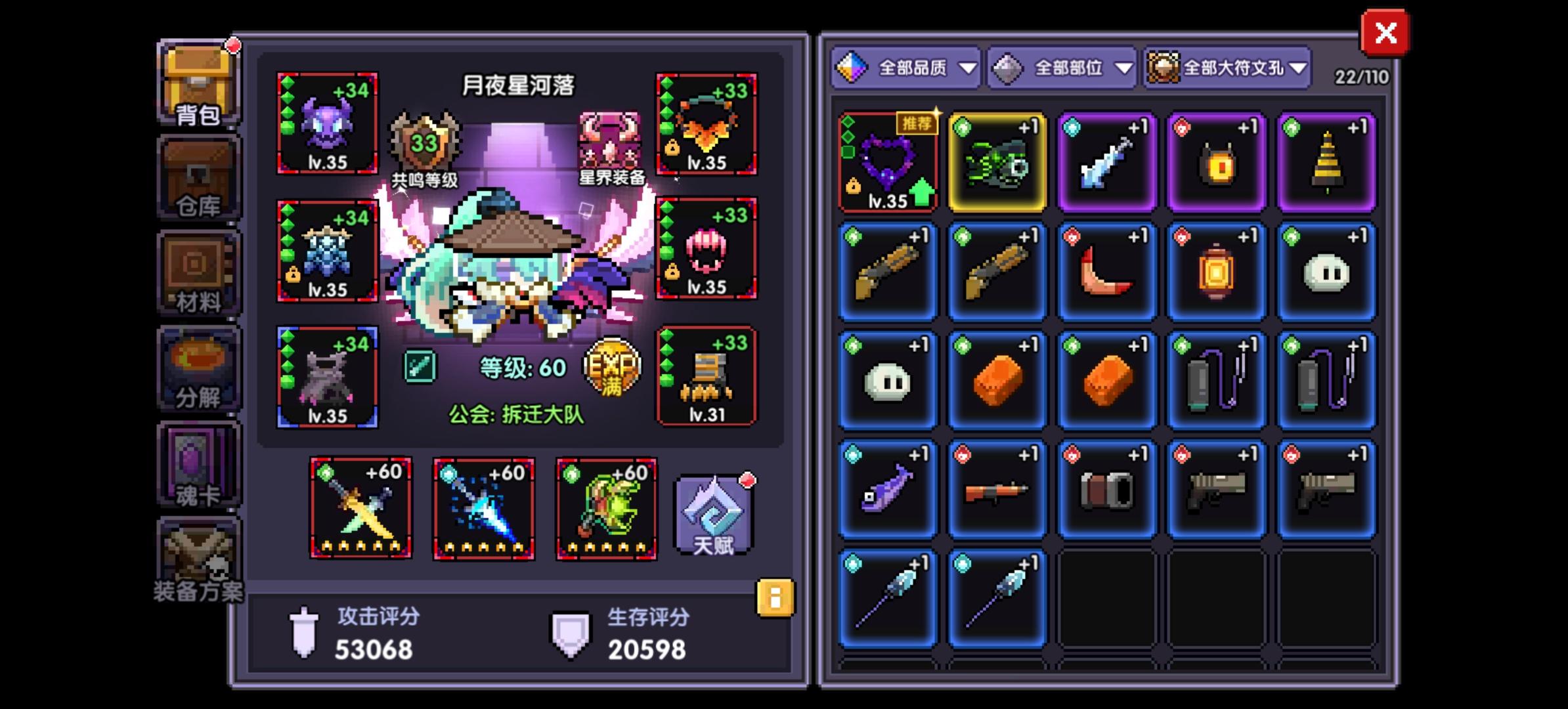Open the 装备方案 equipment loadout panel
The height and width of the screenshot is (709, 1568).
pyautogui.click(x=197, y=561)
